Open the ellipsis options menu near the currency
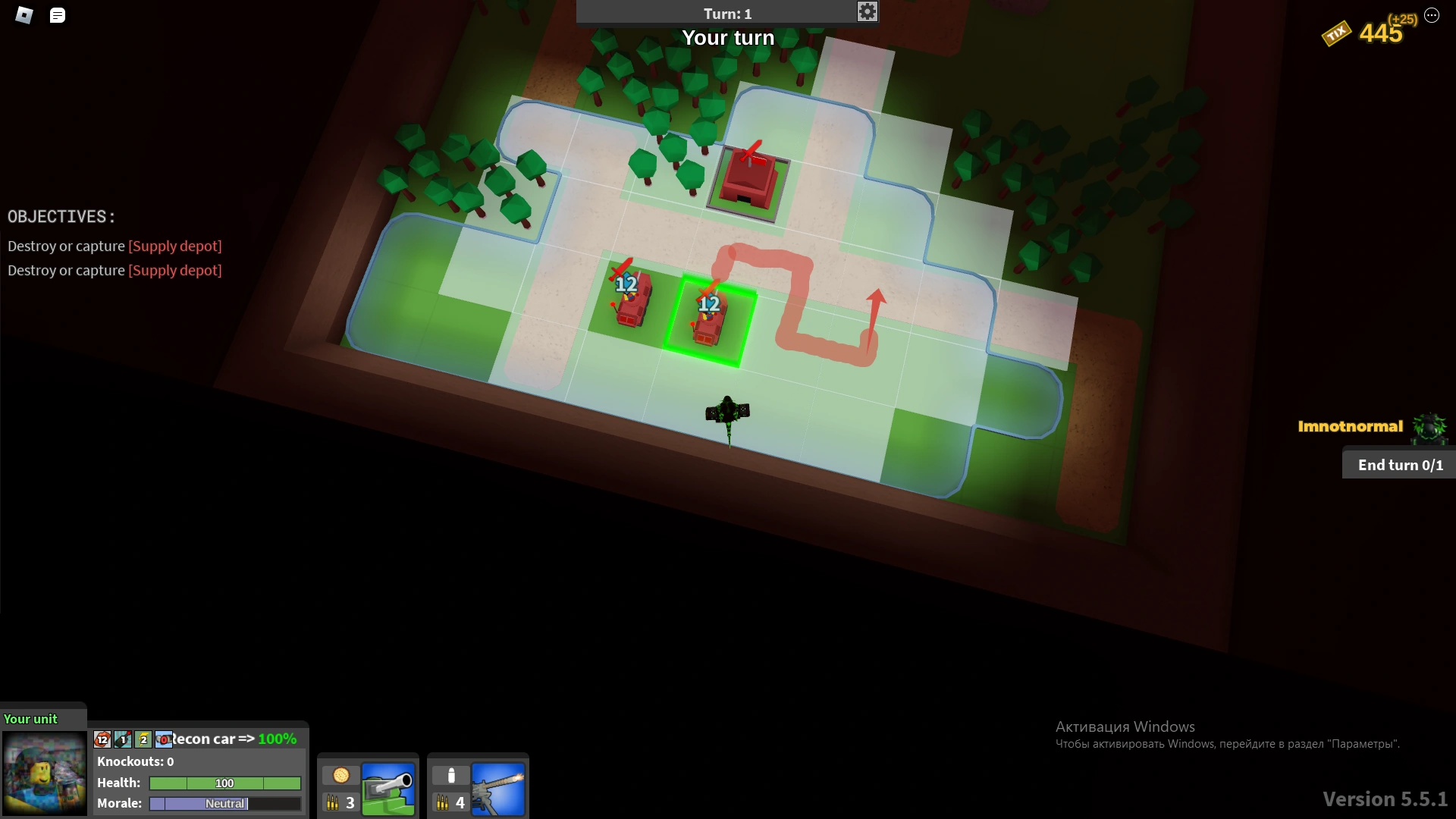 point(1432,15)
